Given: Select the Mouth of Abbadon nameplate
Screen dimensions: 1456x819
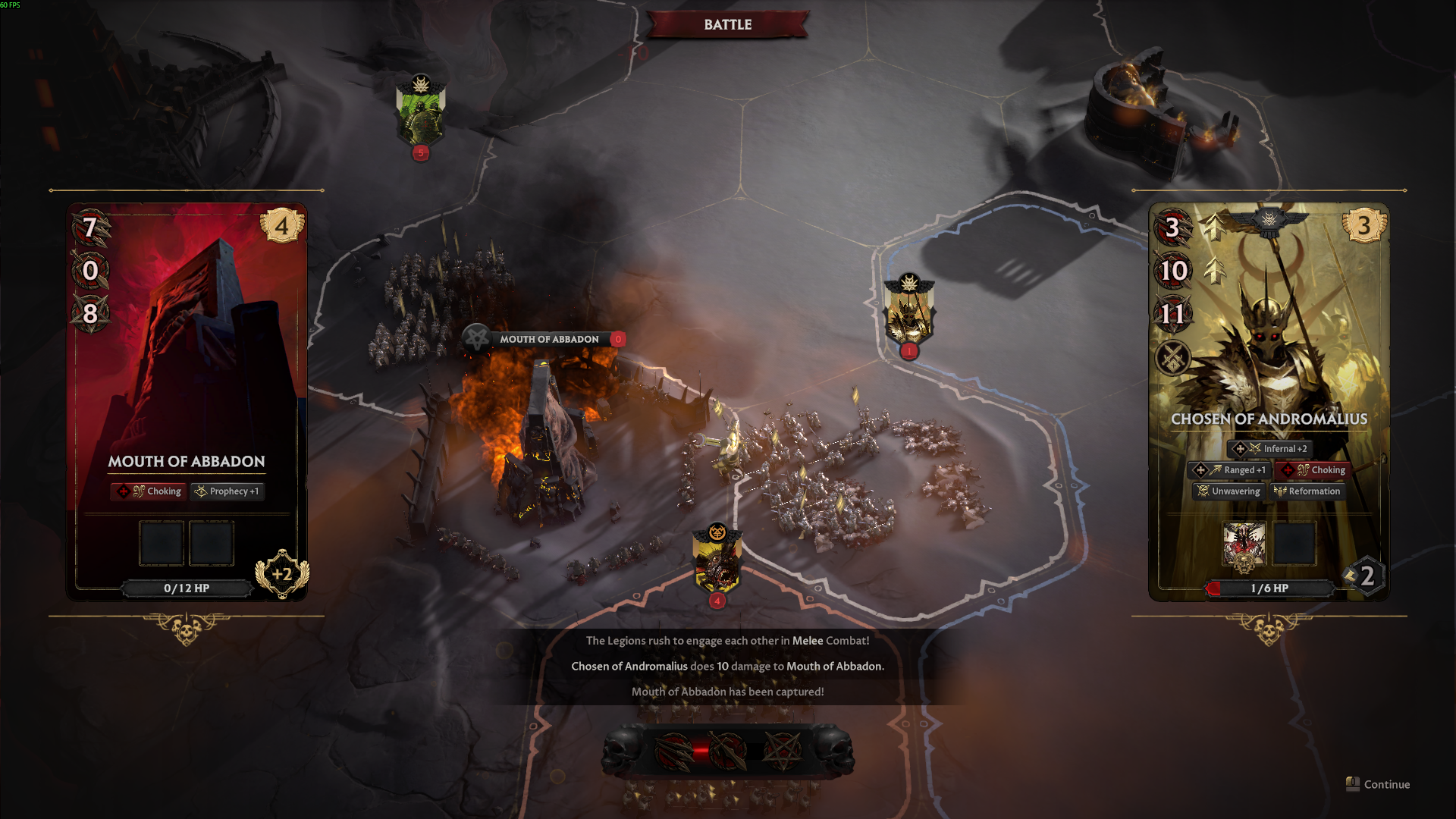Looking at the screenshot, I should 548,339.
